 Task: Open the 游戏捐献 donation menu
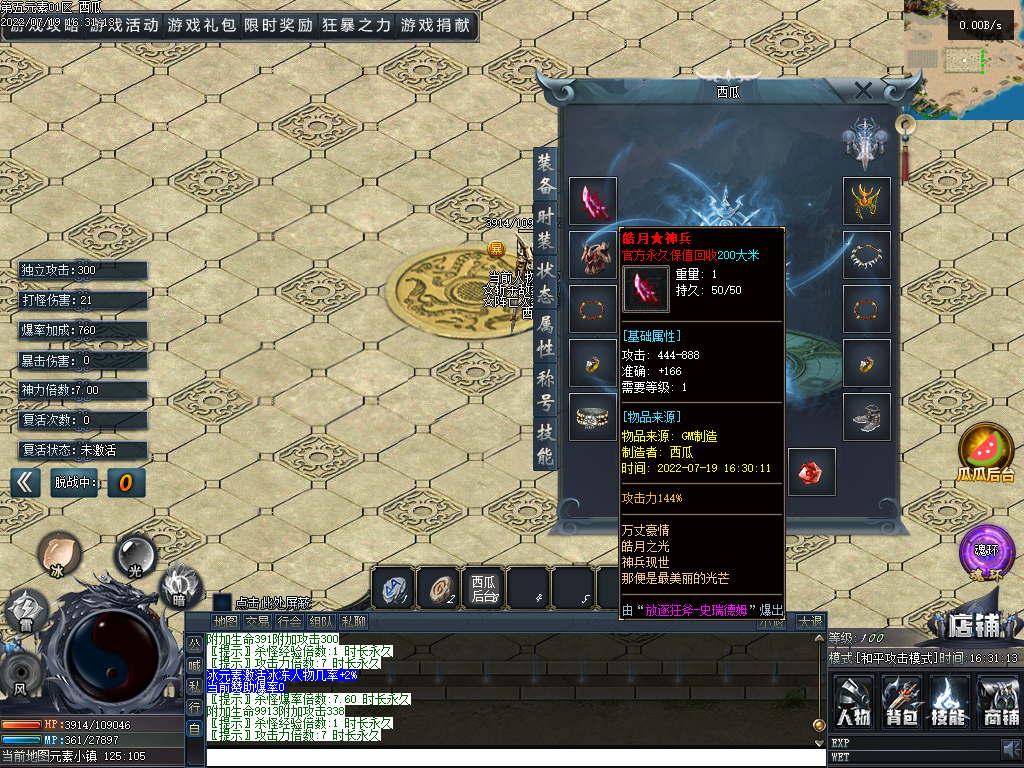pyautogui.click(x=435, y=26)
